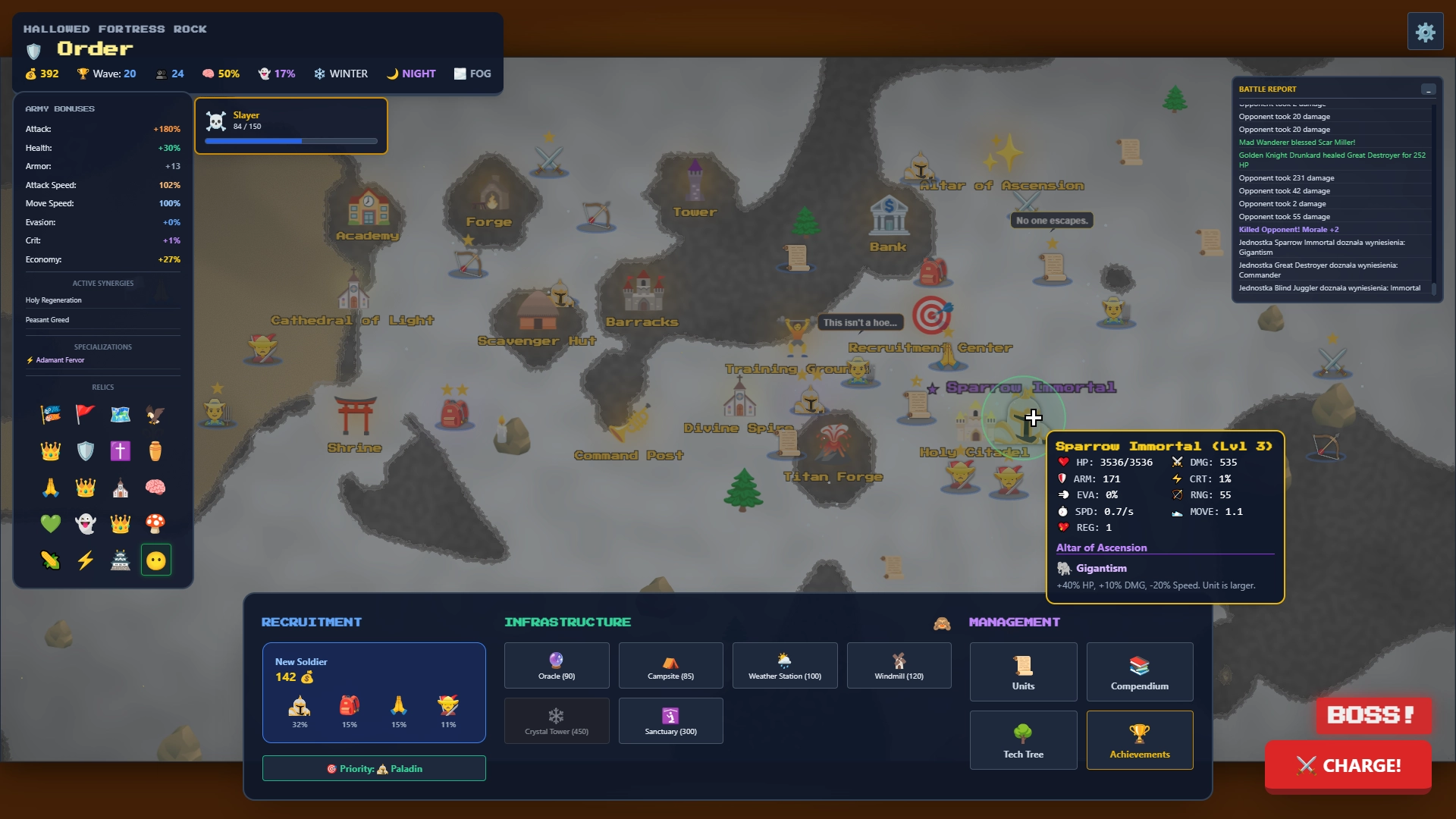
Task: Open the Tech Tree panel
Action: (x=1023, y=739)
